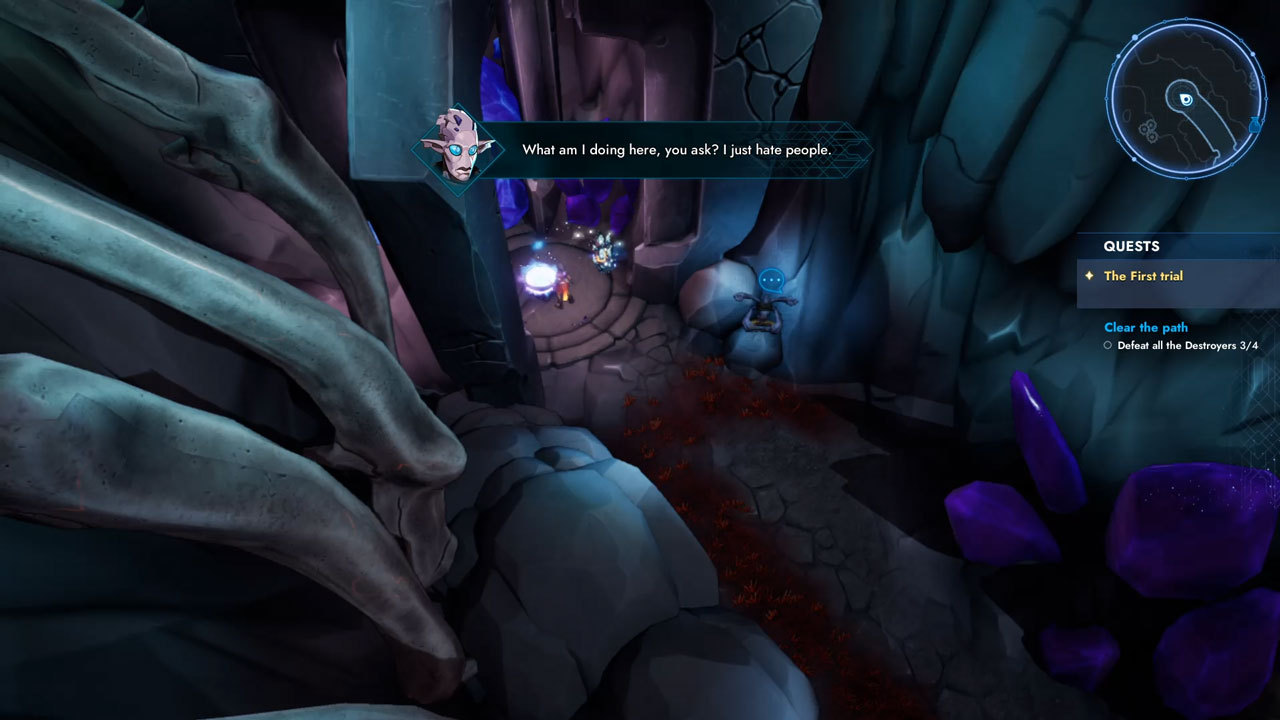The image size is (1280, 720).
Task: Advance the 'I just hate people' dialogue box
Action: coord(676,150)
